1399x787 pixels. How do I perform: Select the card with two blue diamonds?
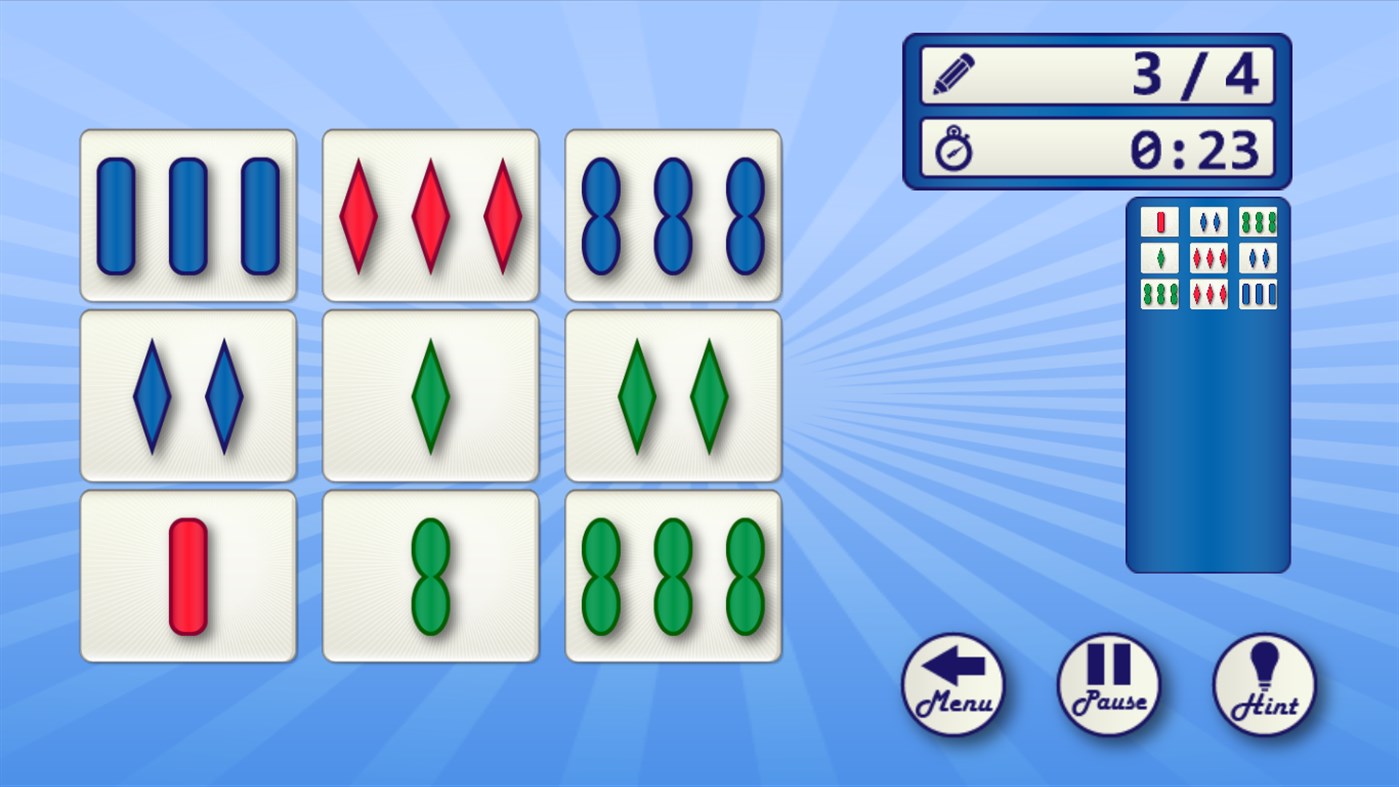pyautogui.click(x=188, y=394)
